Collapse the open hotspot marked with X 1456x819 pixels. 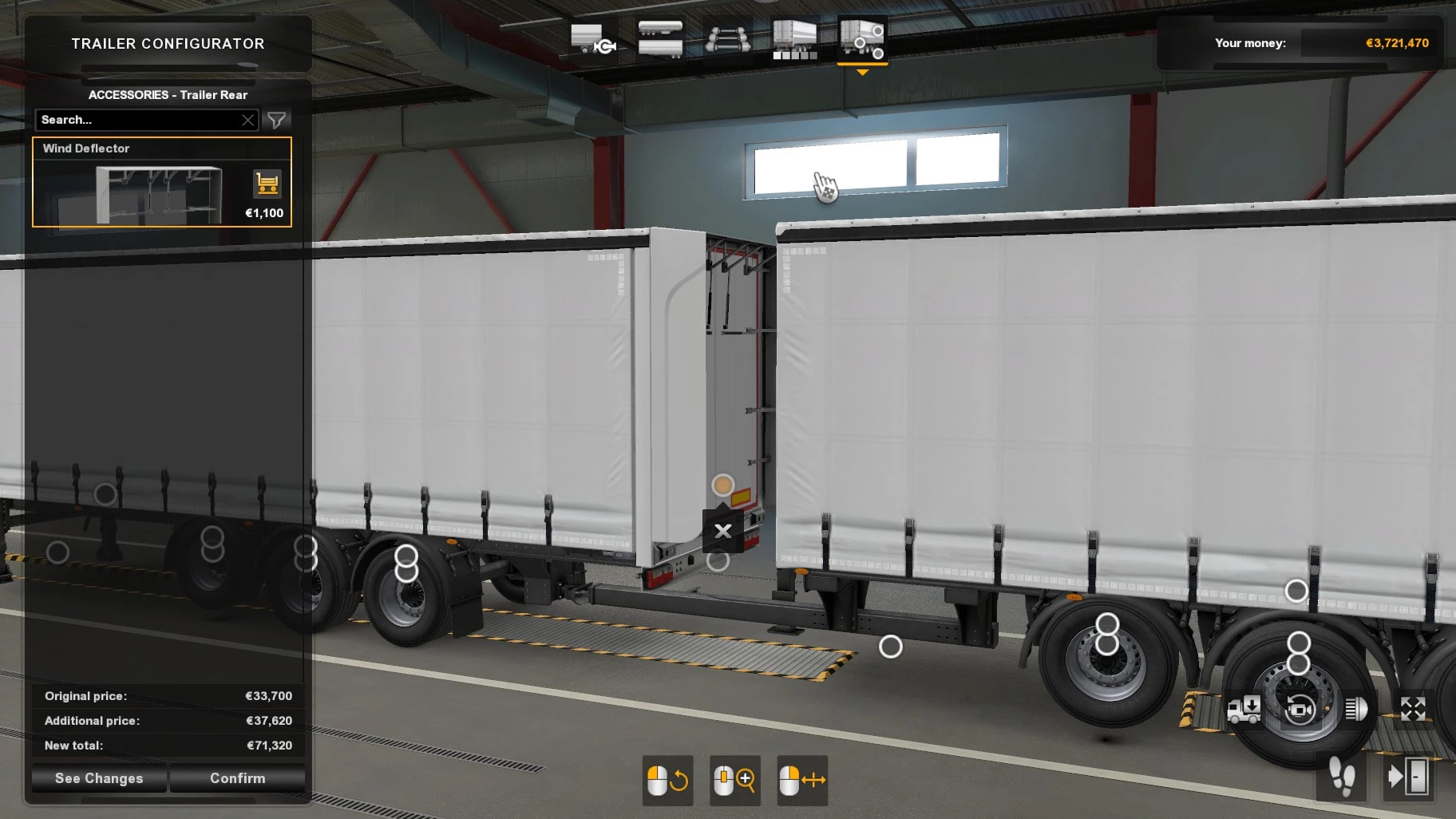723,530
